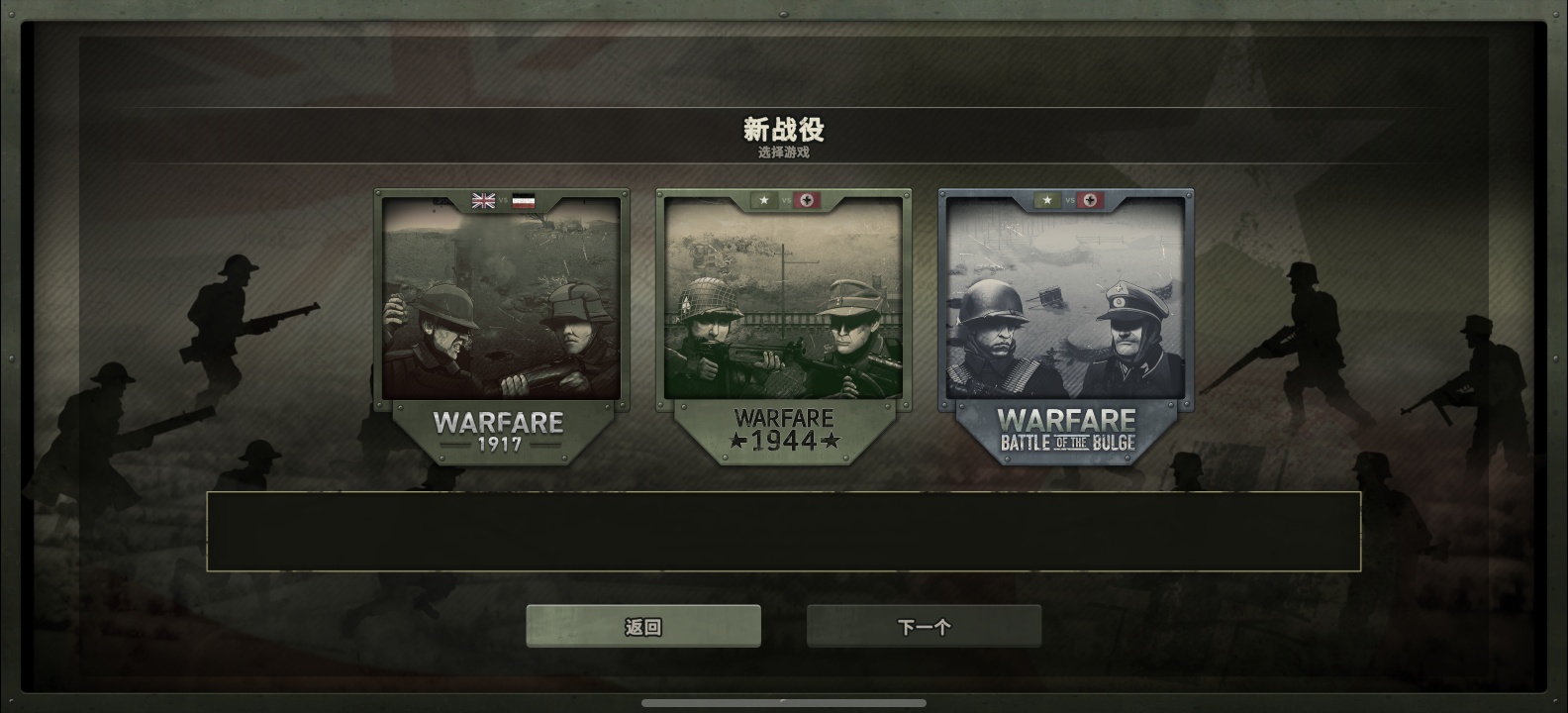Viewport: 1568px width, 713px height.
Task: Click the horizontal scrollbar at screen bottom
Action: (x=784, y=701)
